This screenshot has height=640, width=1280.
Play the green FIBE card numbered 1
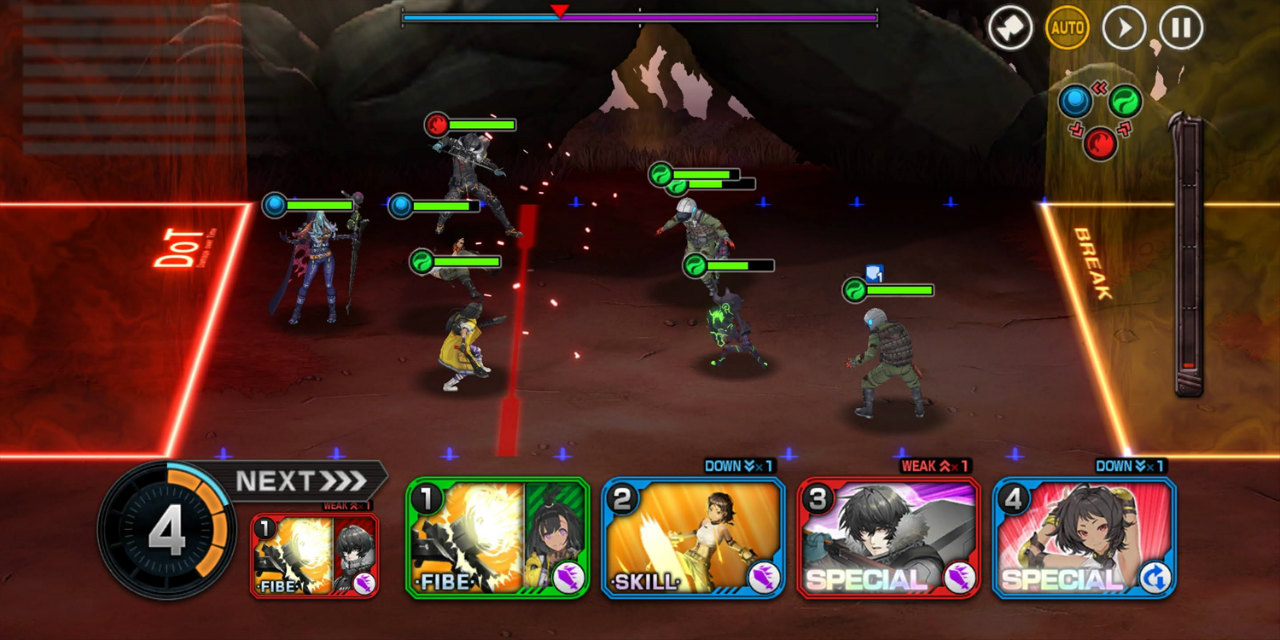pyautogui.click(x=497, y=538)
